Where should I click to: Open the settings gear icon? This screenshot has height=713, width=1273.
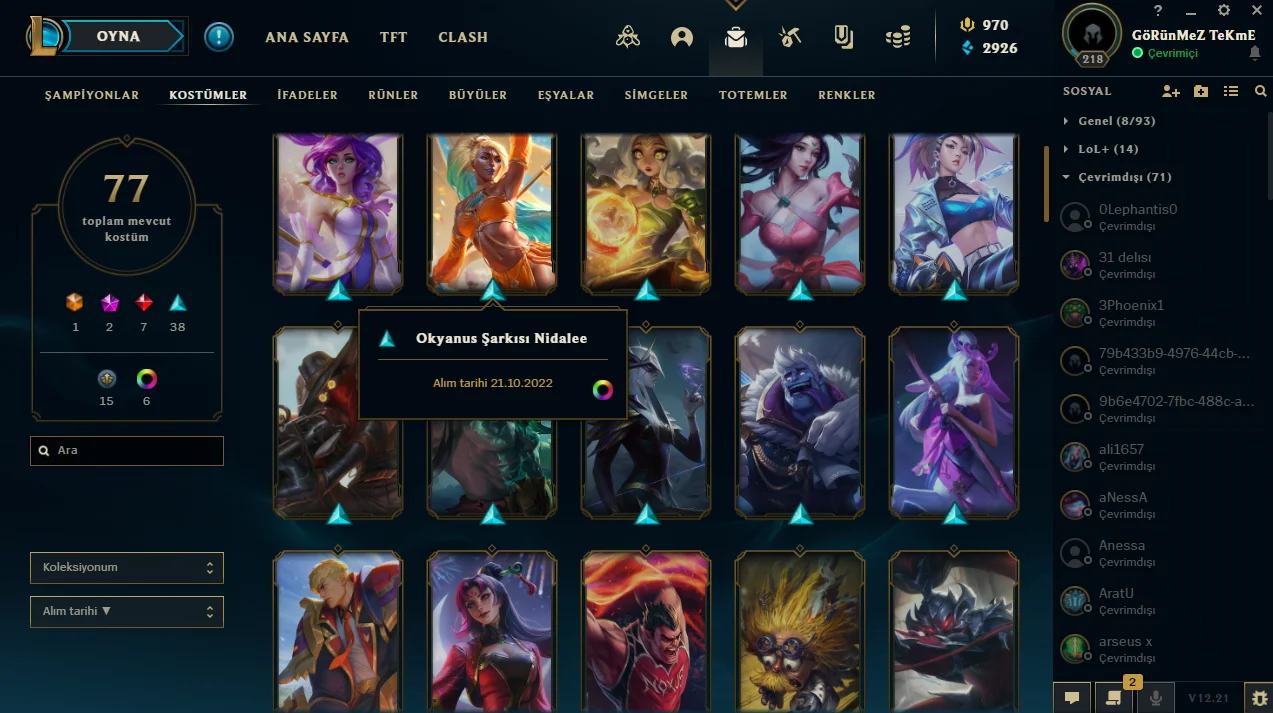(1224, 10)
